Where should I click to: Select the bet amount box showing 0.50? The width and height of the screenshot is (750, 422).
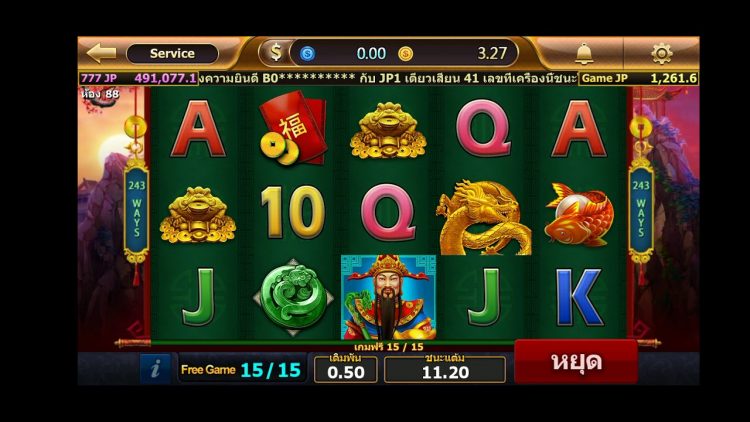pos(345,370)
